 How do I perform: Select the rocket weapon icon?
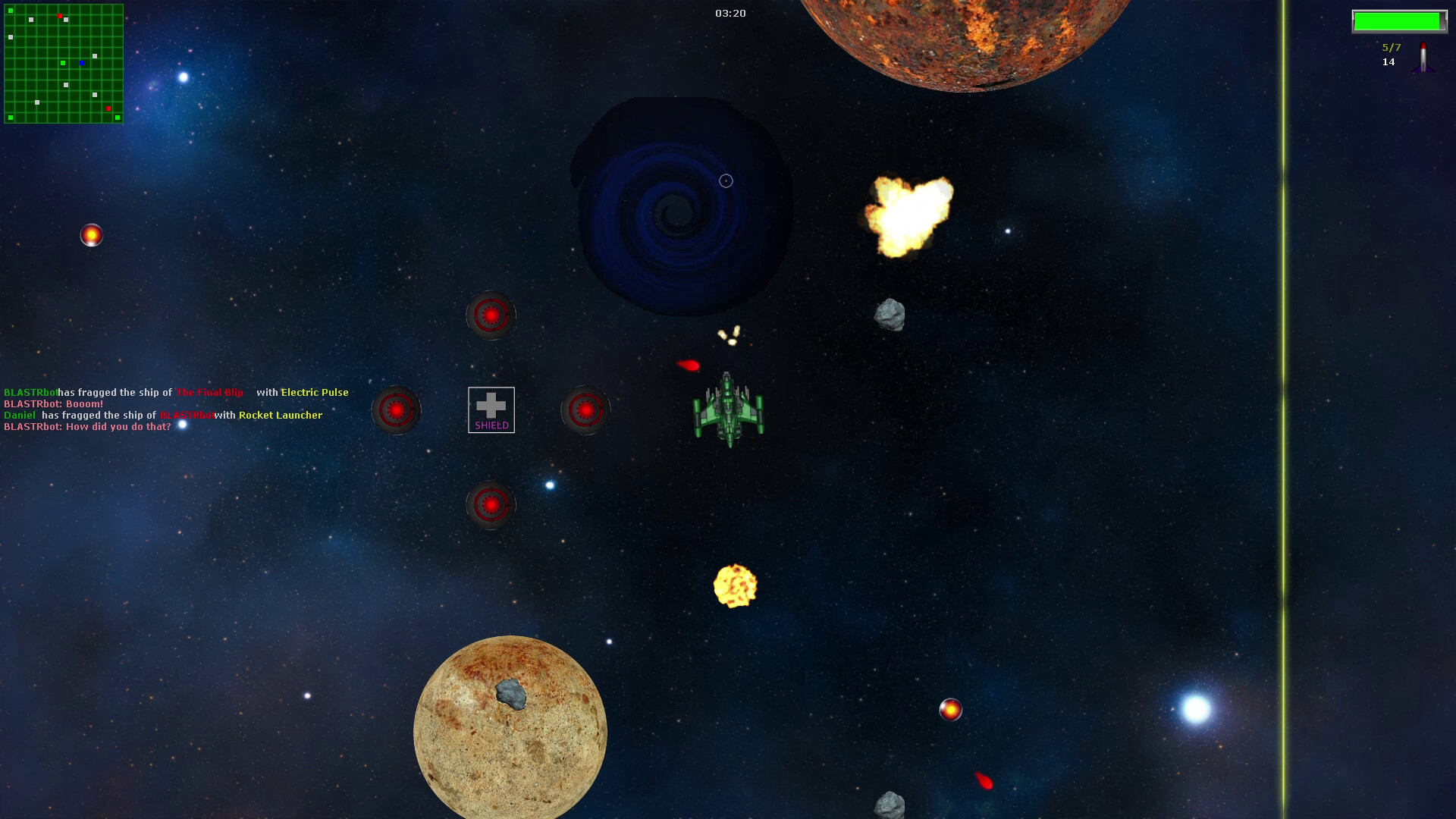coord(1424,56)
